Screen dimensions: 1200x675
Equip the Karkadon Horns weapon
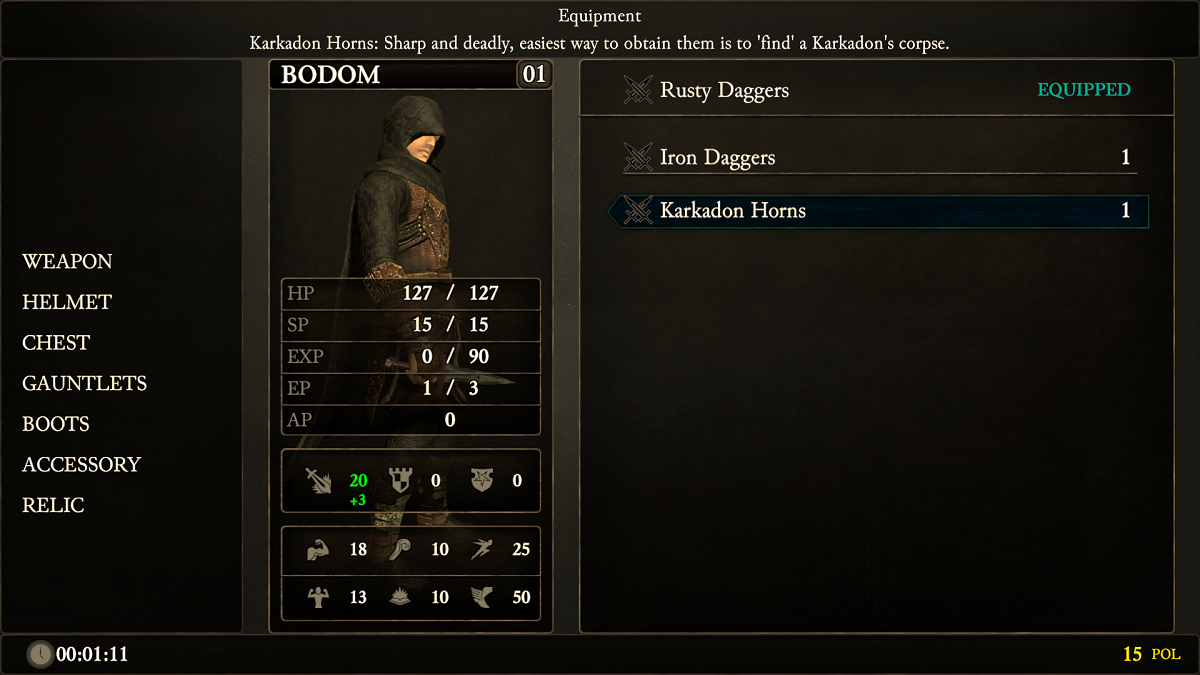pos(876,211)
